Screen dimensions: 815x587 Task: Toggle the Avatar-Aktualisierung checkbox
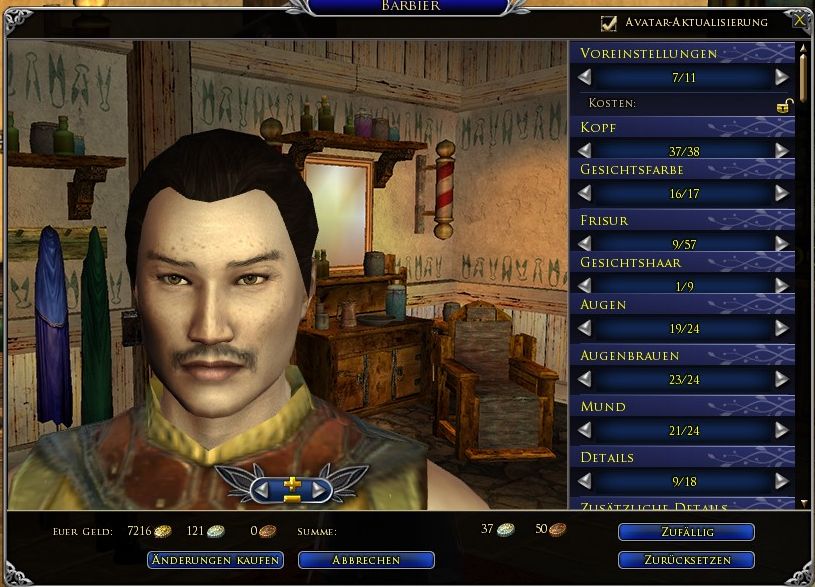608,22
